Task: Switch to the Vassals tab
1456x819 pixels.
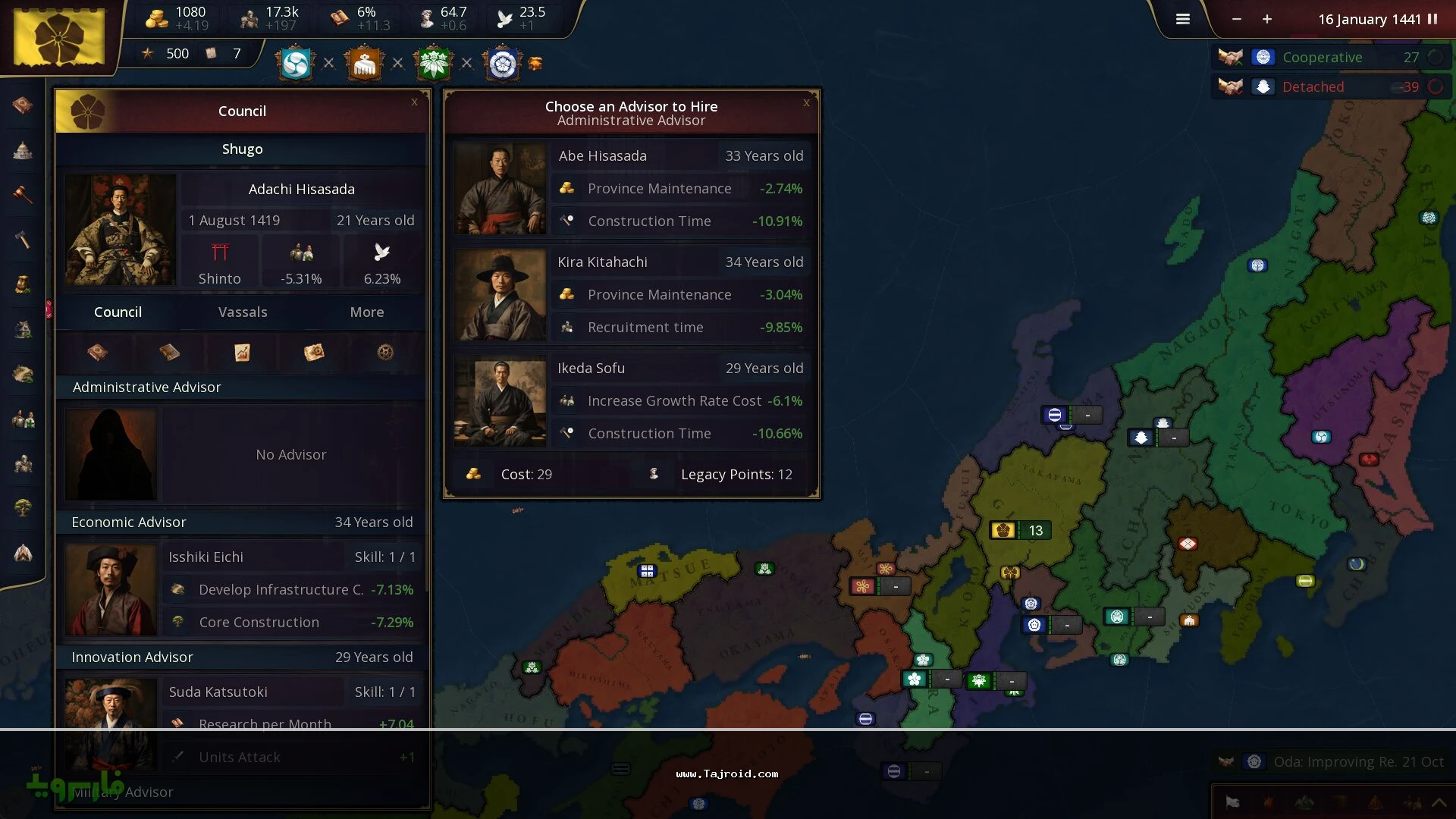Action: (x=243, y=312)
